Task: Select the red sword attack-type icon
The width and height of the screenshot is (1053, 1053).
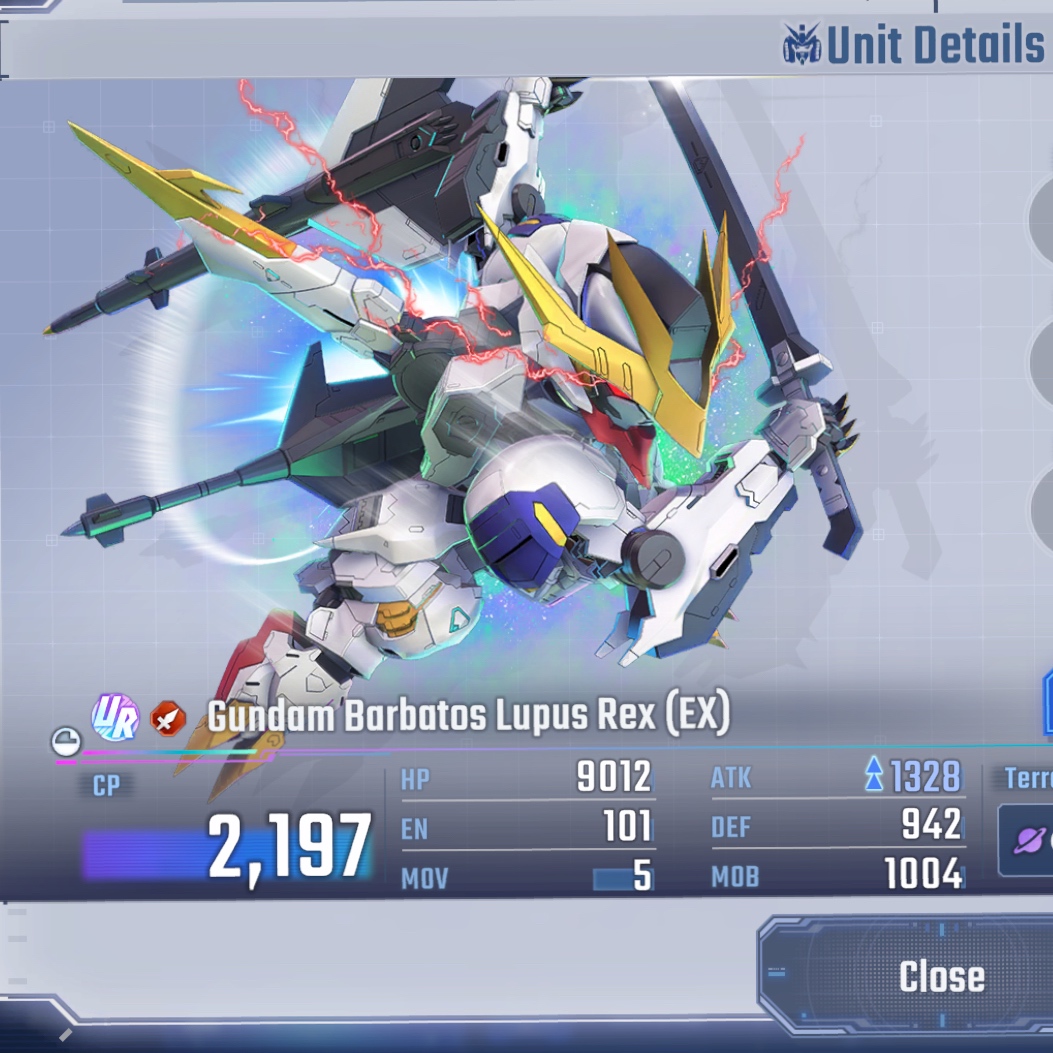Action: click(x=166, y=718)
